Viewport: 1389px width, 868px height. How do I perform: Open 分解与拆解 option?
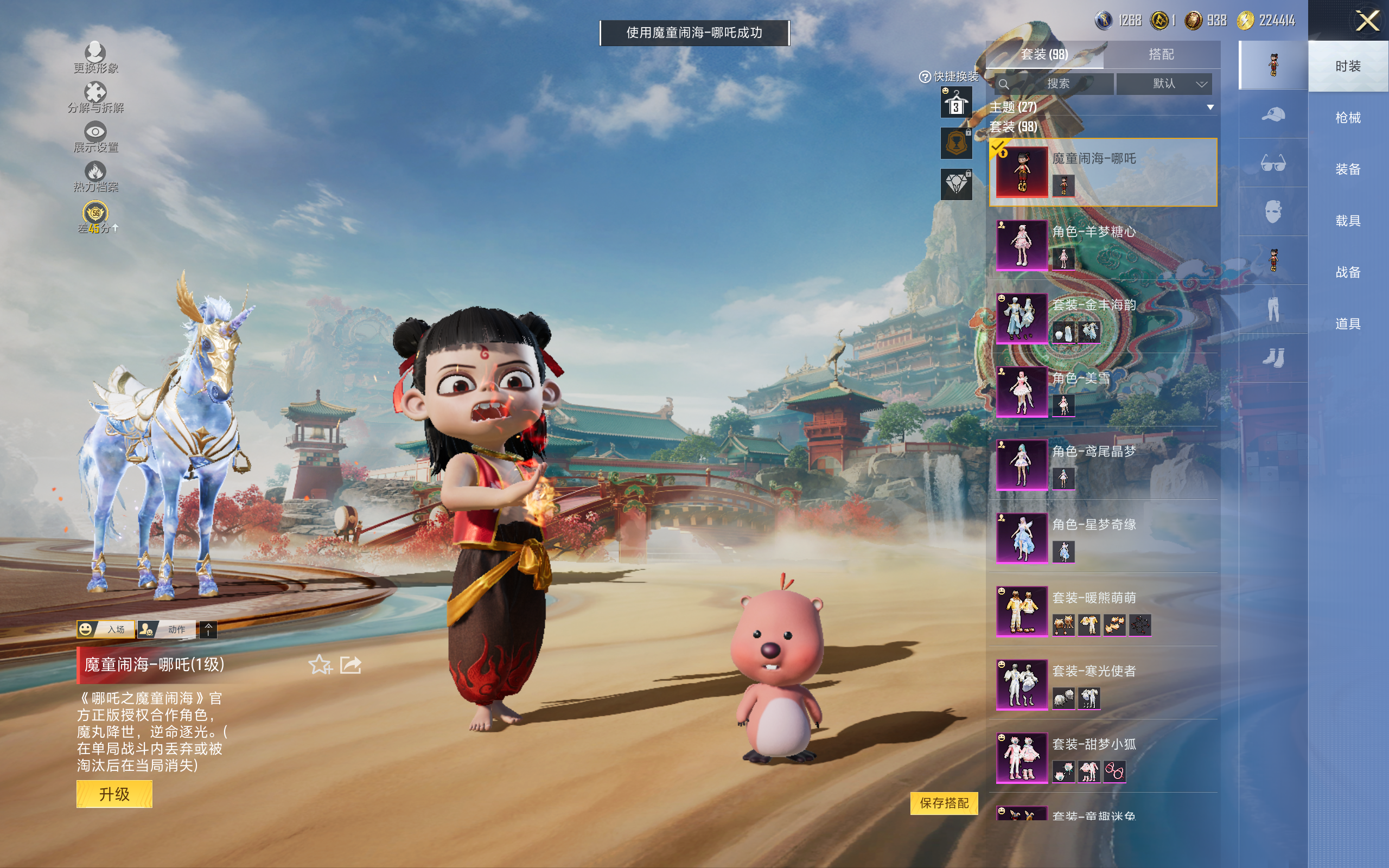click(x=95, y=98)
